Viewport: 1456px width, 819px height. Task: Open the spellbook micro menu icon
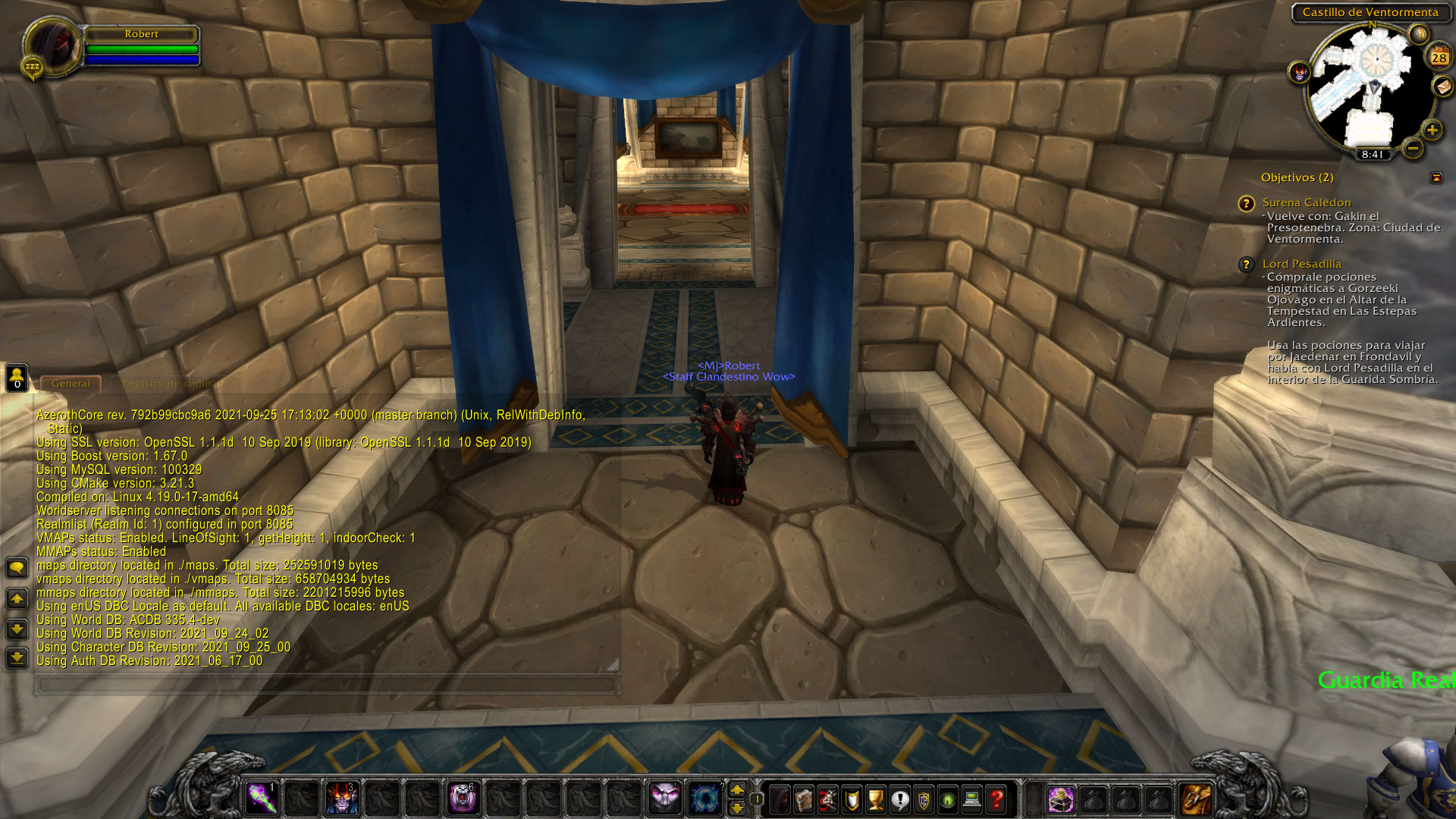coord(802,799)
